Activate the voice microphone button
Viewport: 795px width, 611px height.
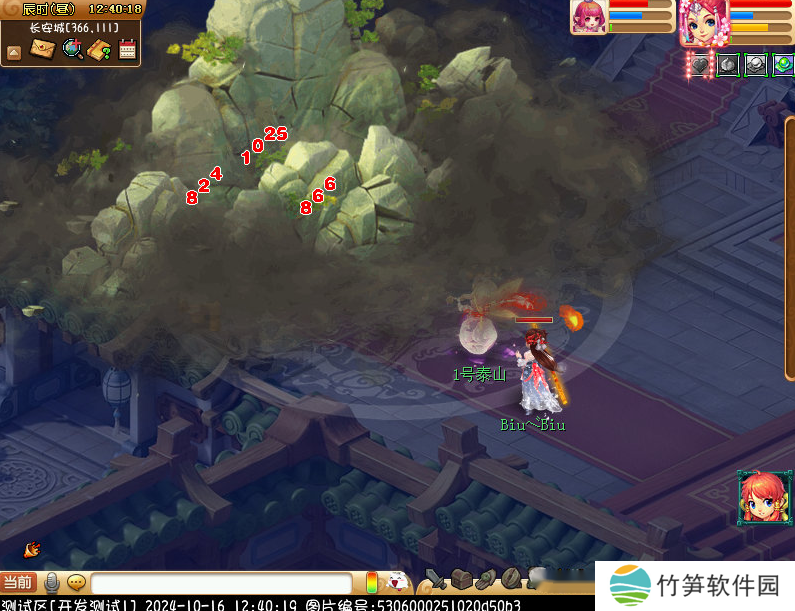pos(52,582)
